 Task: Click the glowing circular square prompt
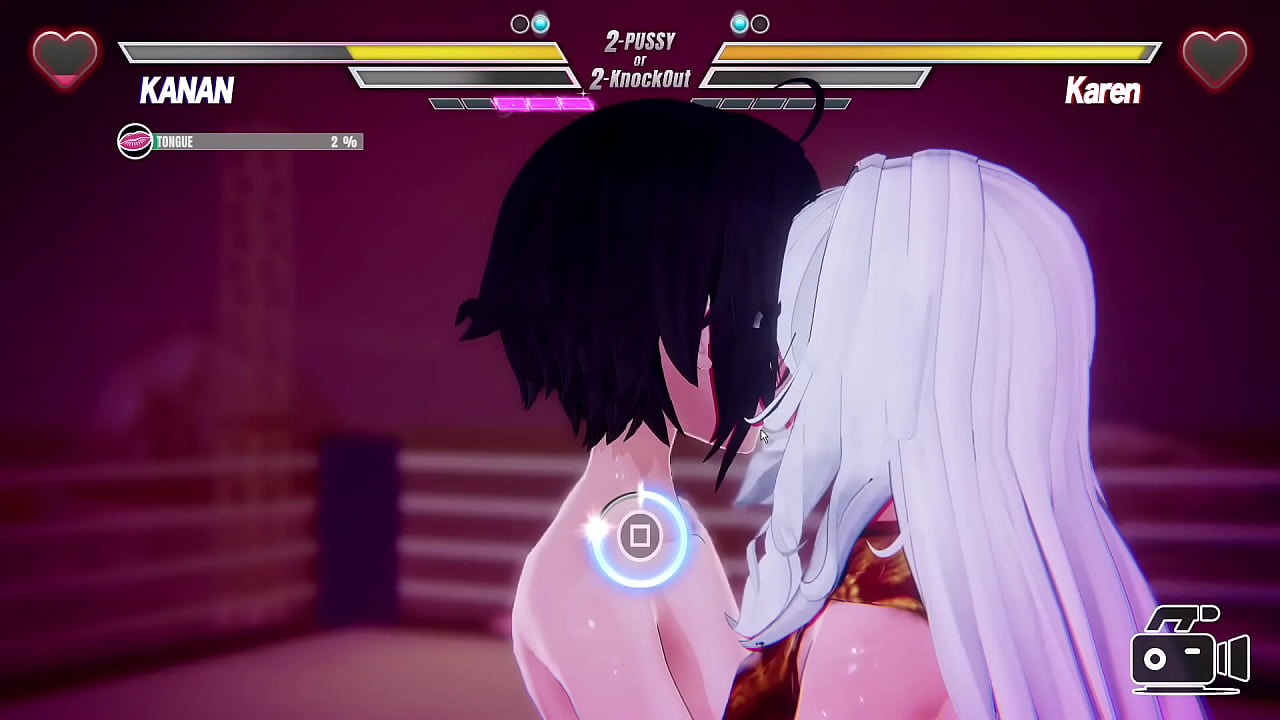tap(640, 537)
